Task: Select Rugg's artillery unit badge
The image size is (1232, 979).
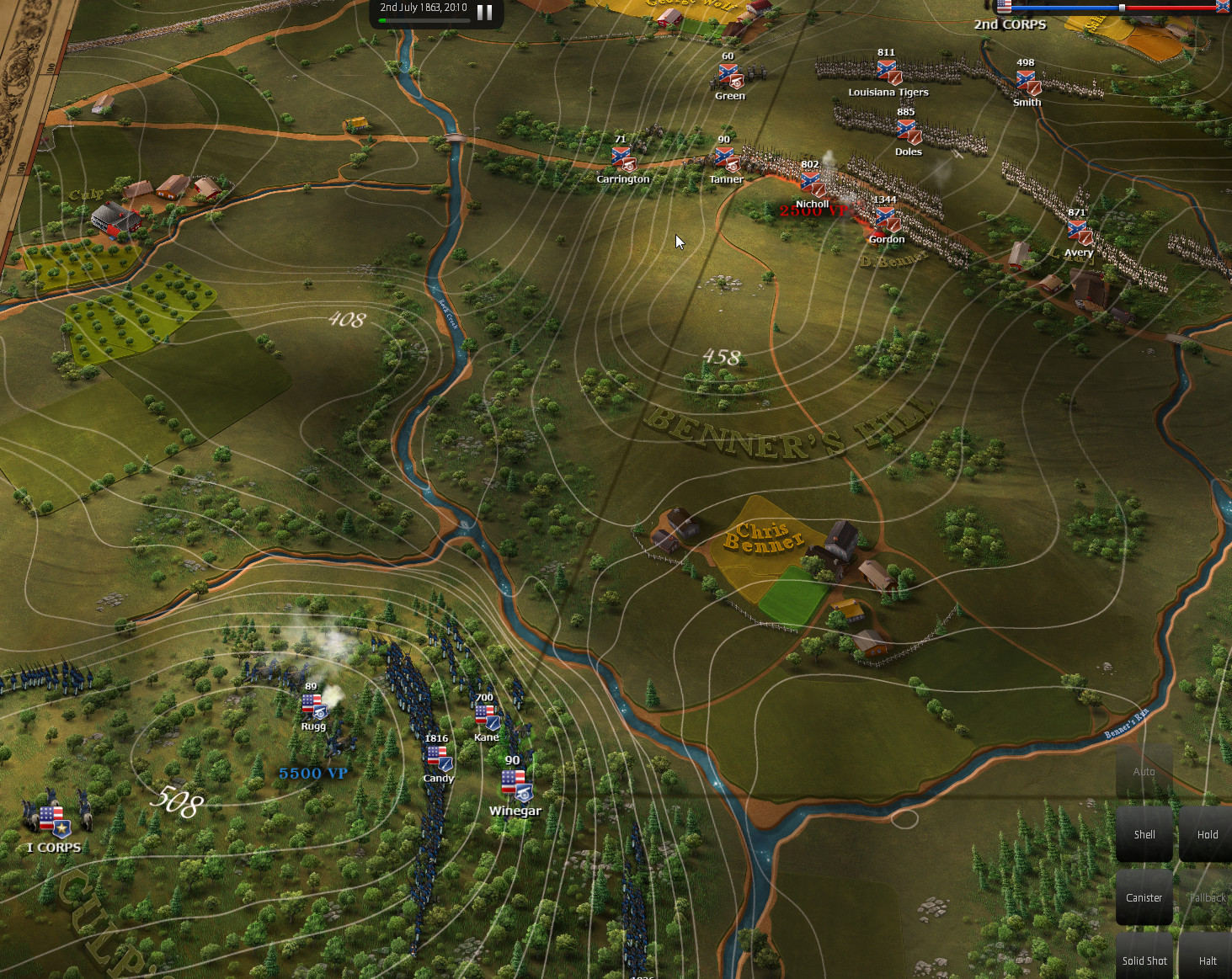Action: (313, 707)
